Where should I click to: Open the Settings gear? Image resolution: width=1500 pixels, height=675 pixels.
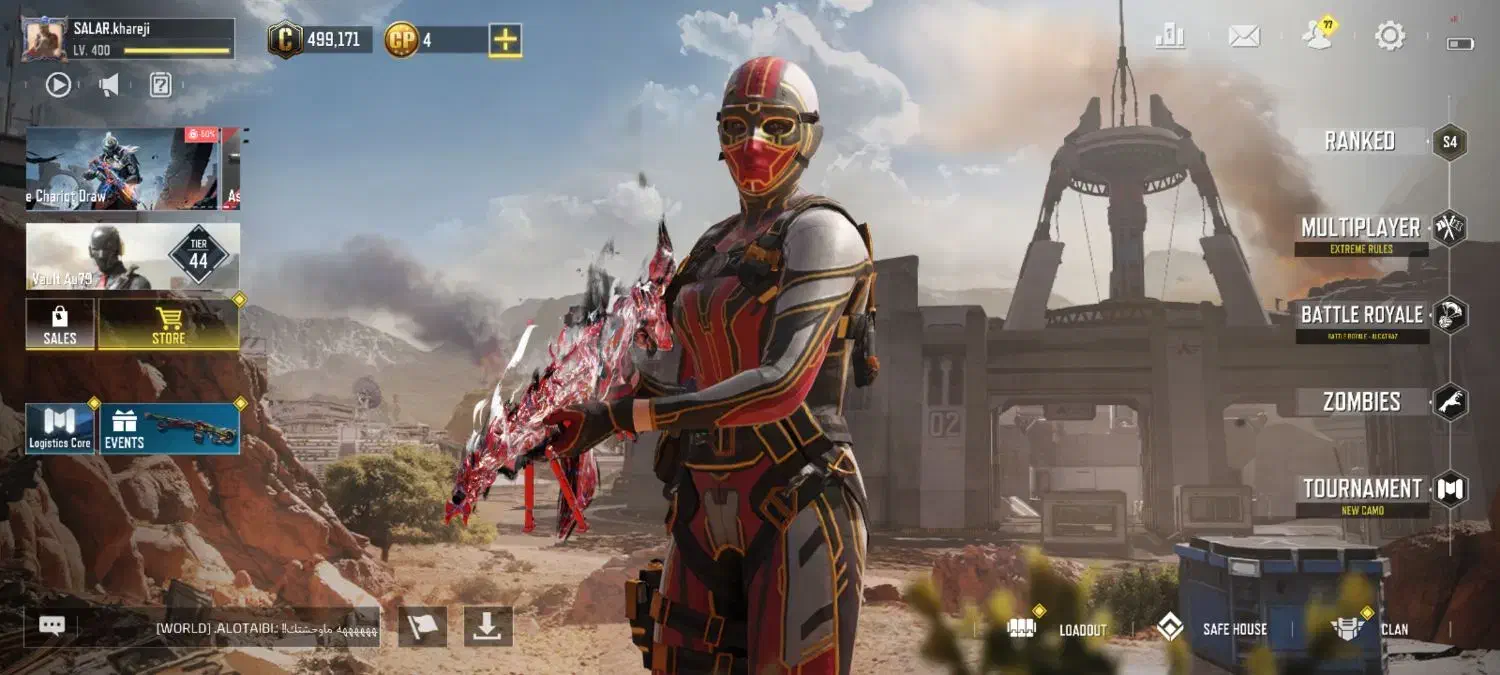tap(1389, 37)
